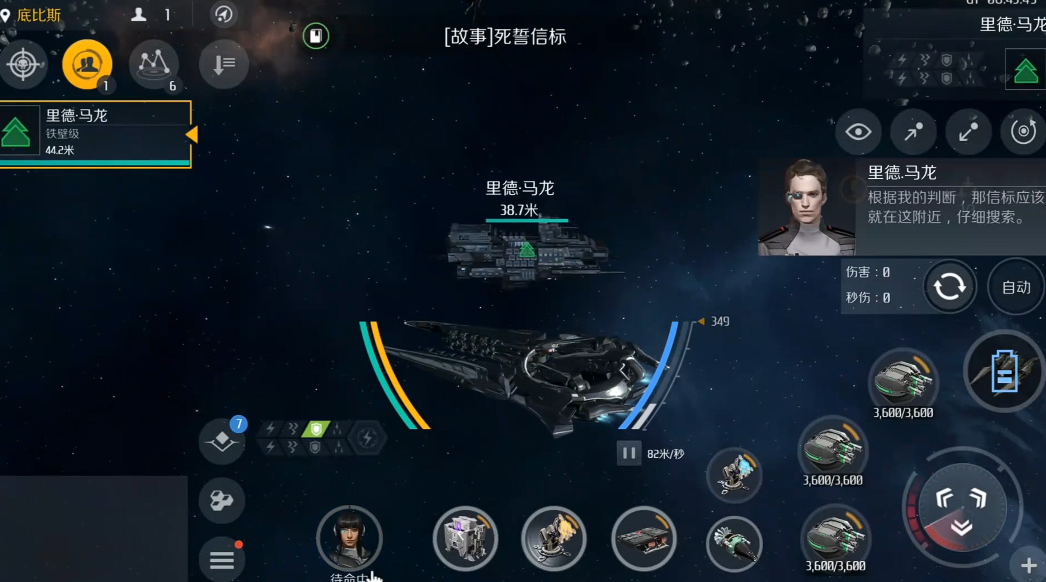
Task: Click the plus button in the corner
Action: point(1028,564)
